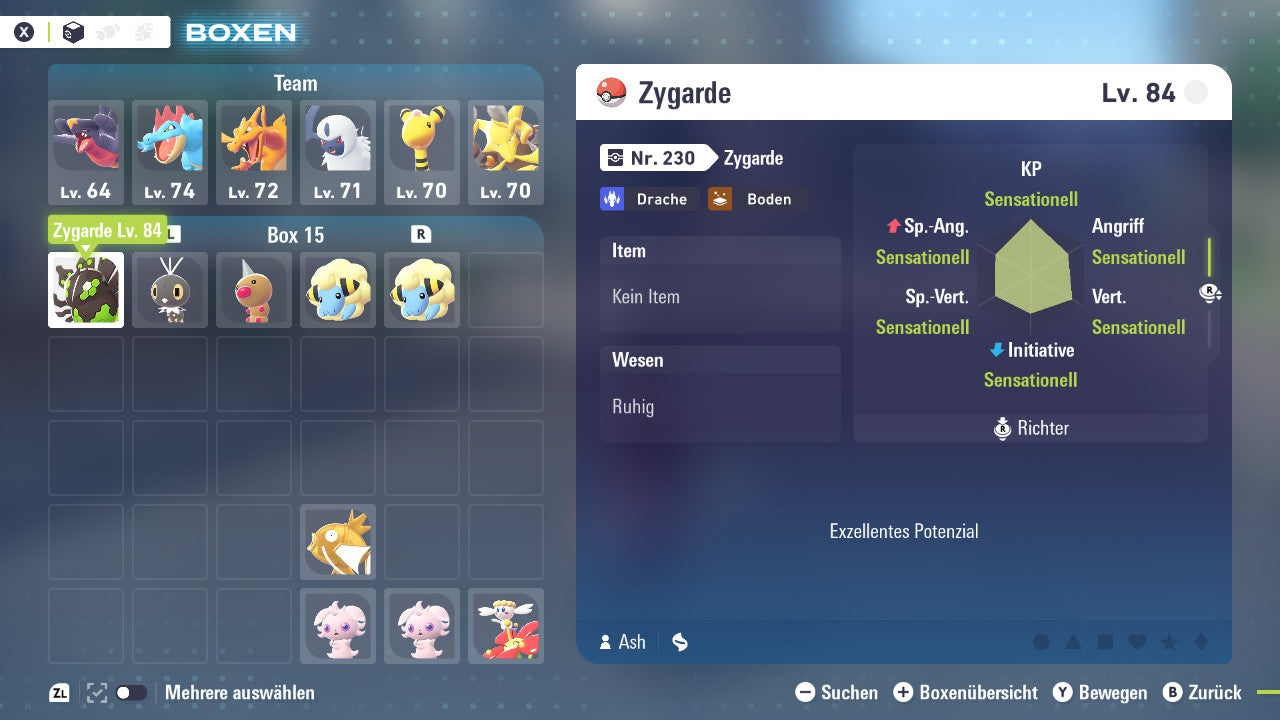The height and width of the screenshot is (720, 1280).
Task: Select the Box 15 header
Action: pyautogui.click(x=295, y=235)
